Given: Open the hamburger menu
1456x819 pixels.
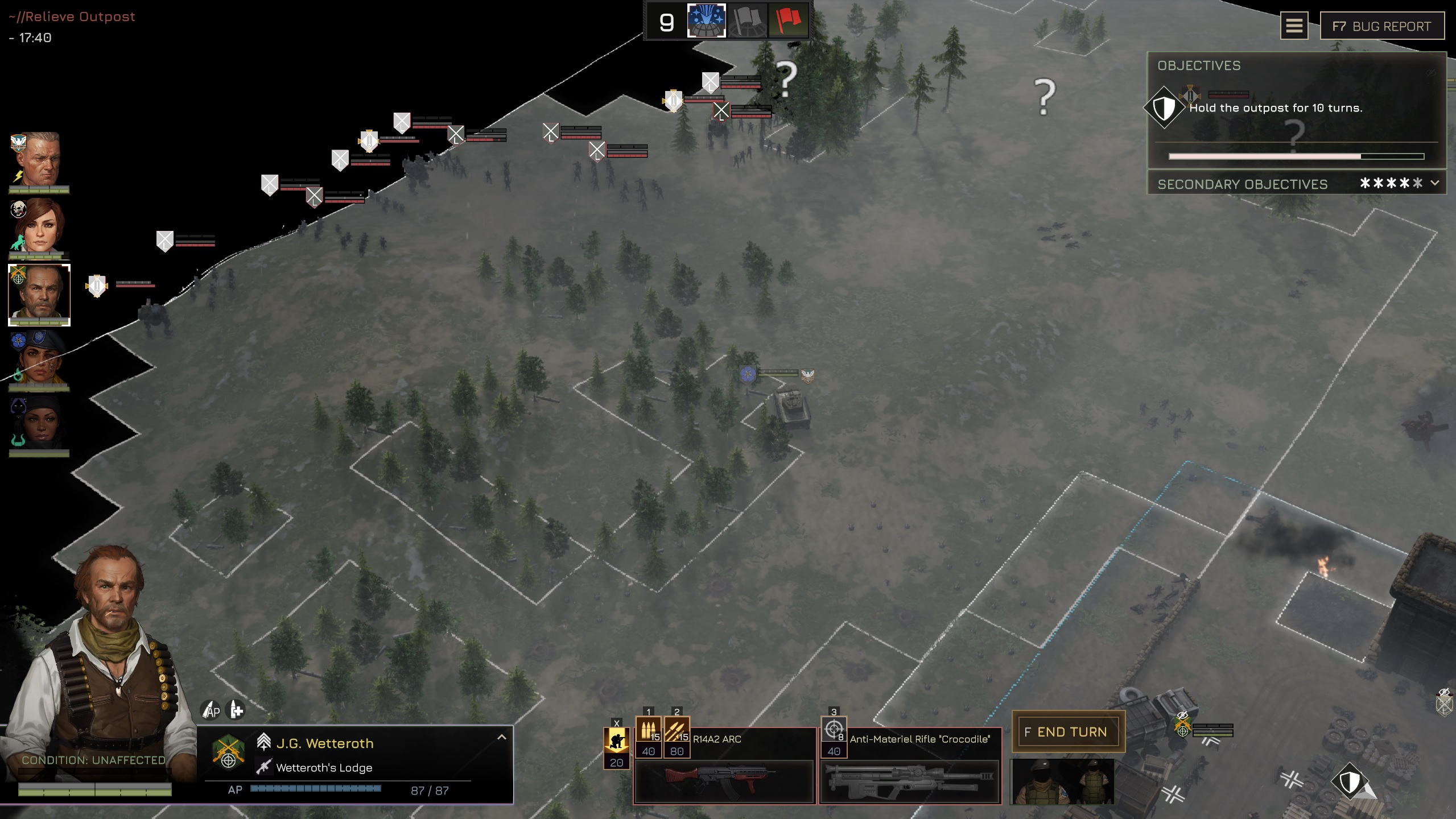Looking at the screenshot, I should coord(1294,26).
